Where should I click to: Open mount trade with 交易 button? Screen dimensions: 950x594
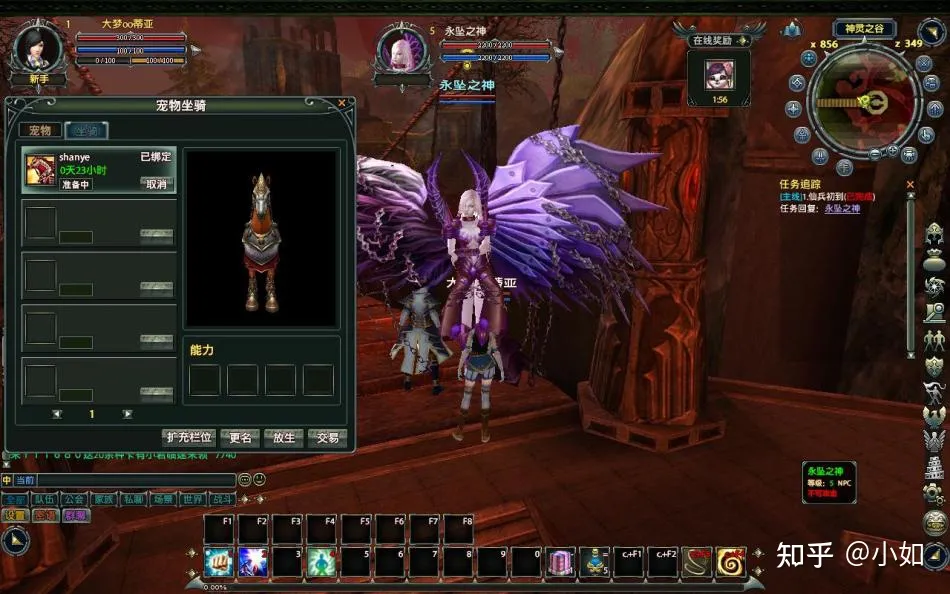pyautogui.click(x=327, y=437)
